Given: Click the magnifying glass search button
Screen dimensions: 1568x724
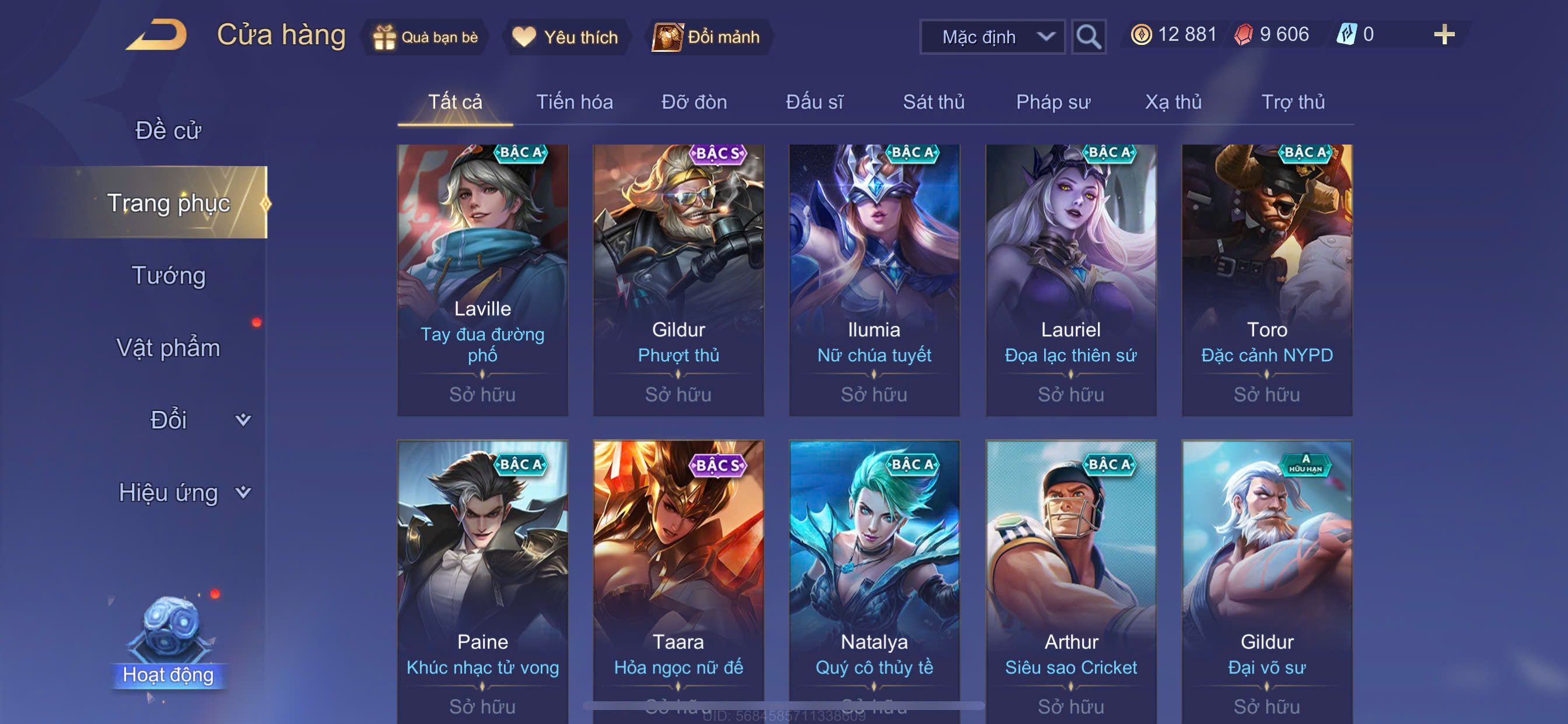Looking at the screenshot, I should click(1088, 37).
